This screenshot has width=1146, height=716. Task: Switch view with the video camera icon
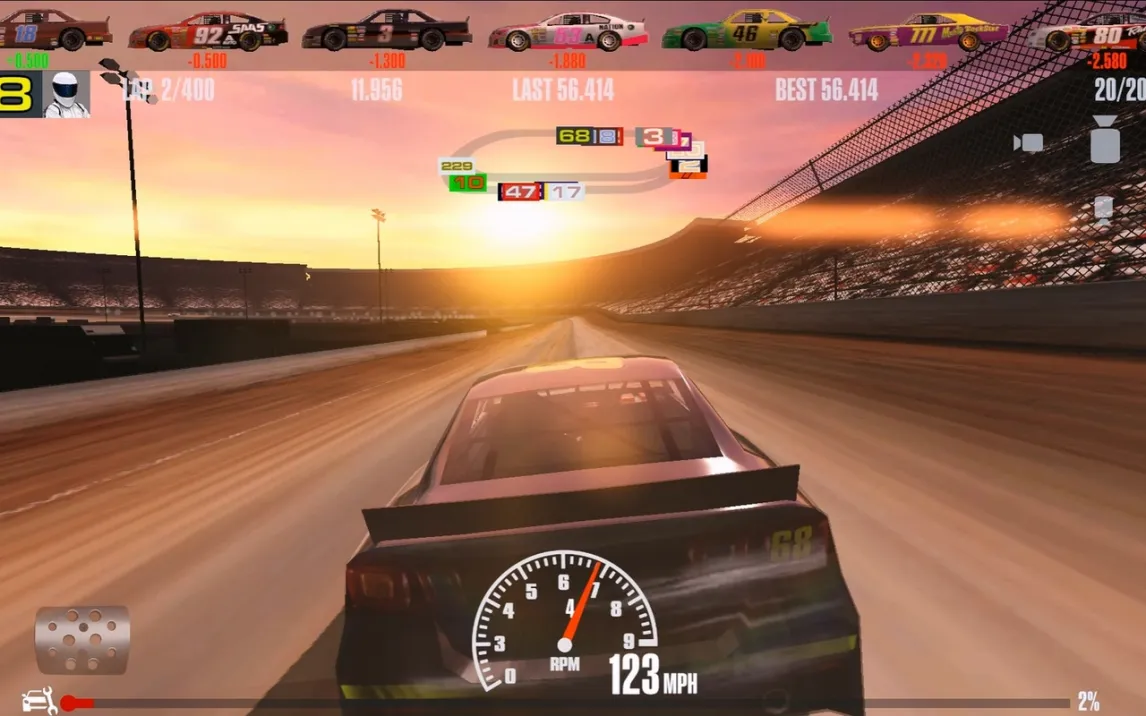tap(1028, 143)
